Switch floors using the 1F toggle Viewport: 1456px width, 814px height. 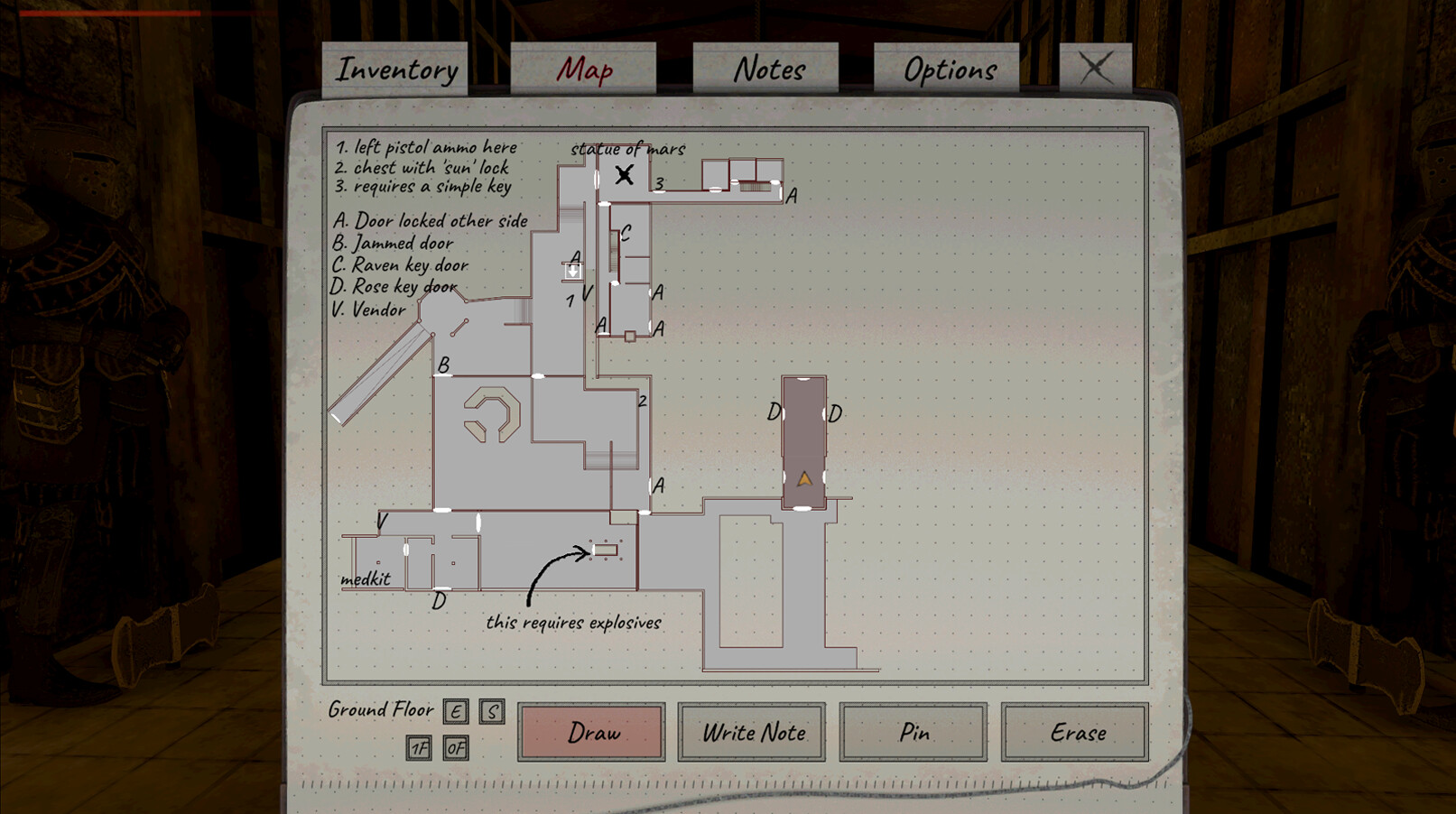pyautogui.click(x=418, y=748)
